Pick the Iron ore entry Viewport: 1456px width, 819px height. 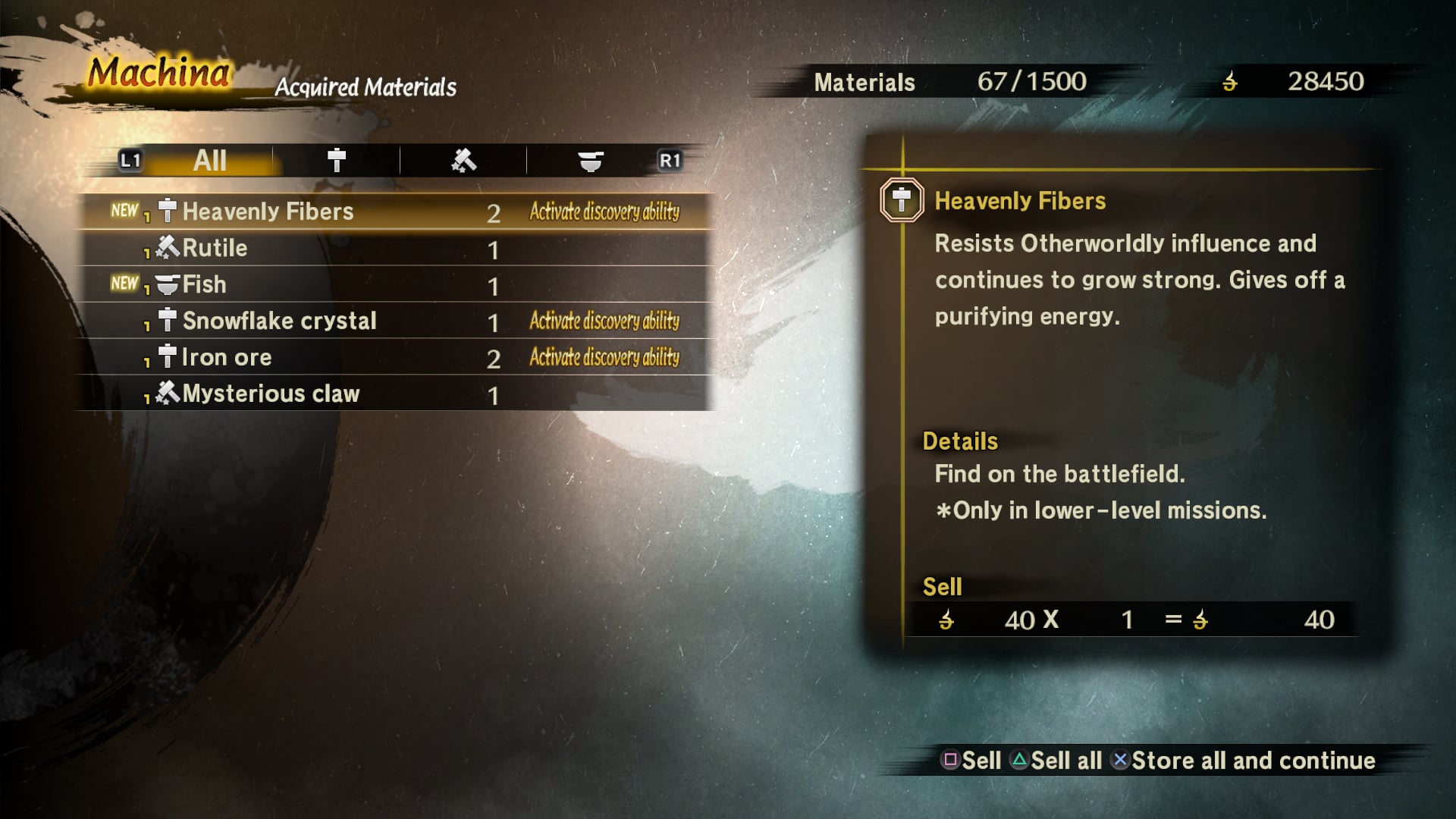pyautogui.click(x=394, y=357)
